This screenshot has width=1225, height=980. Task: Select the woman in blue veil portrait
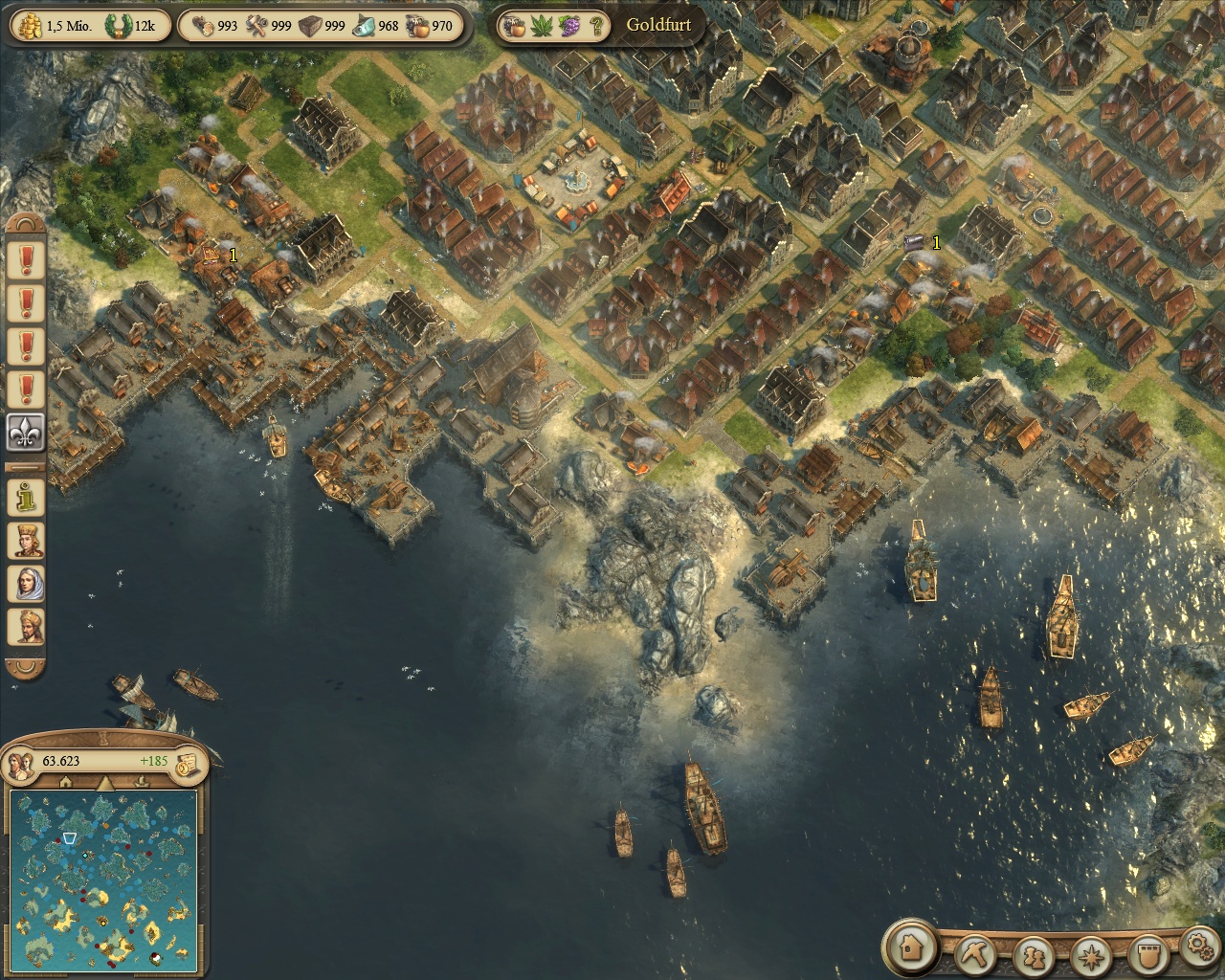click(27, 583)
